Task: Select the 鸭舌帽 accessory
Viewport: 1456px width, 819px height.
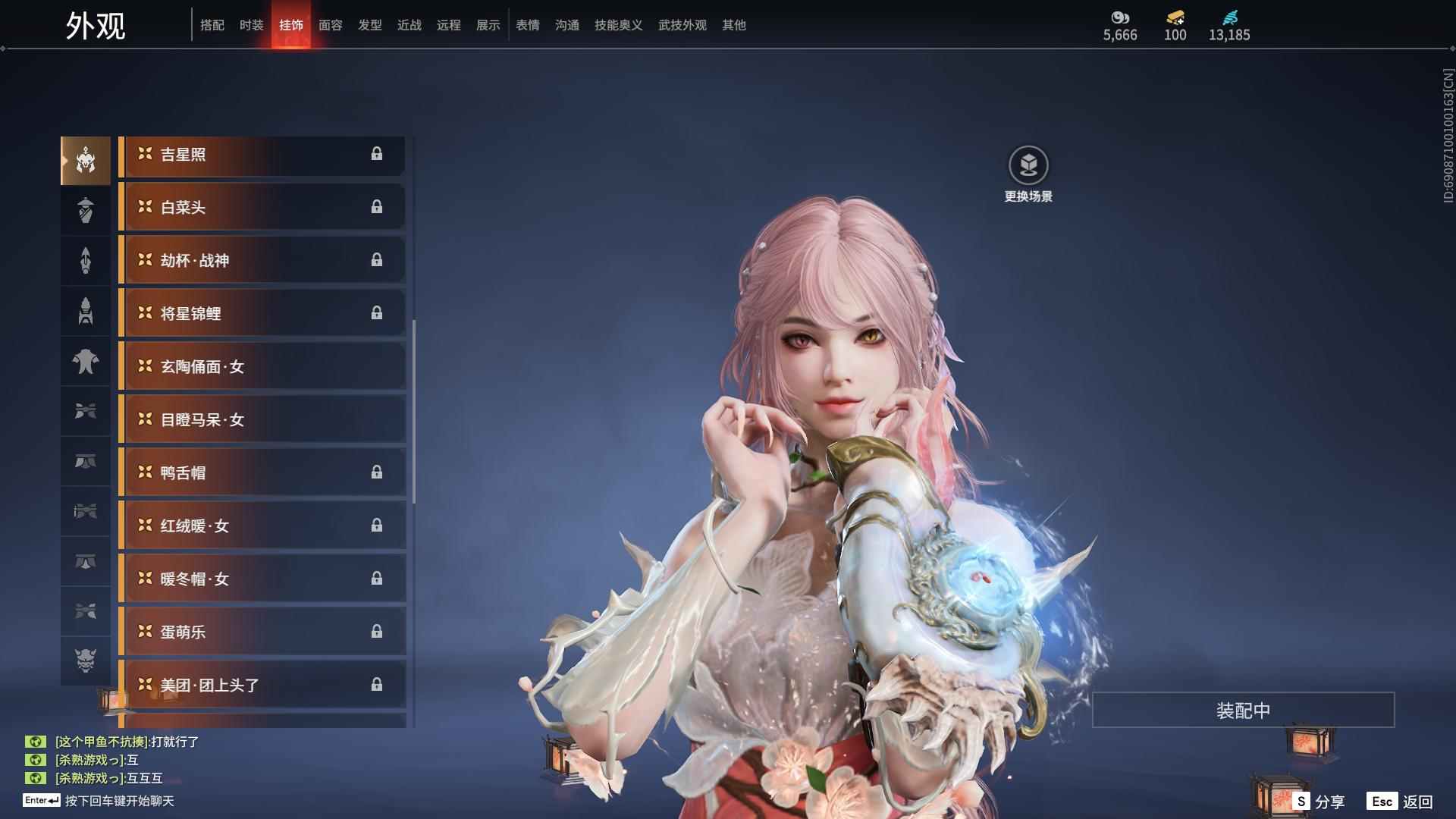Action: 262,473
